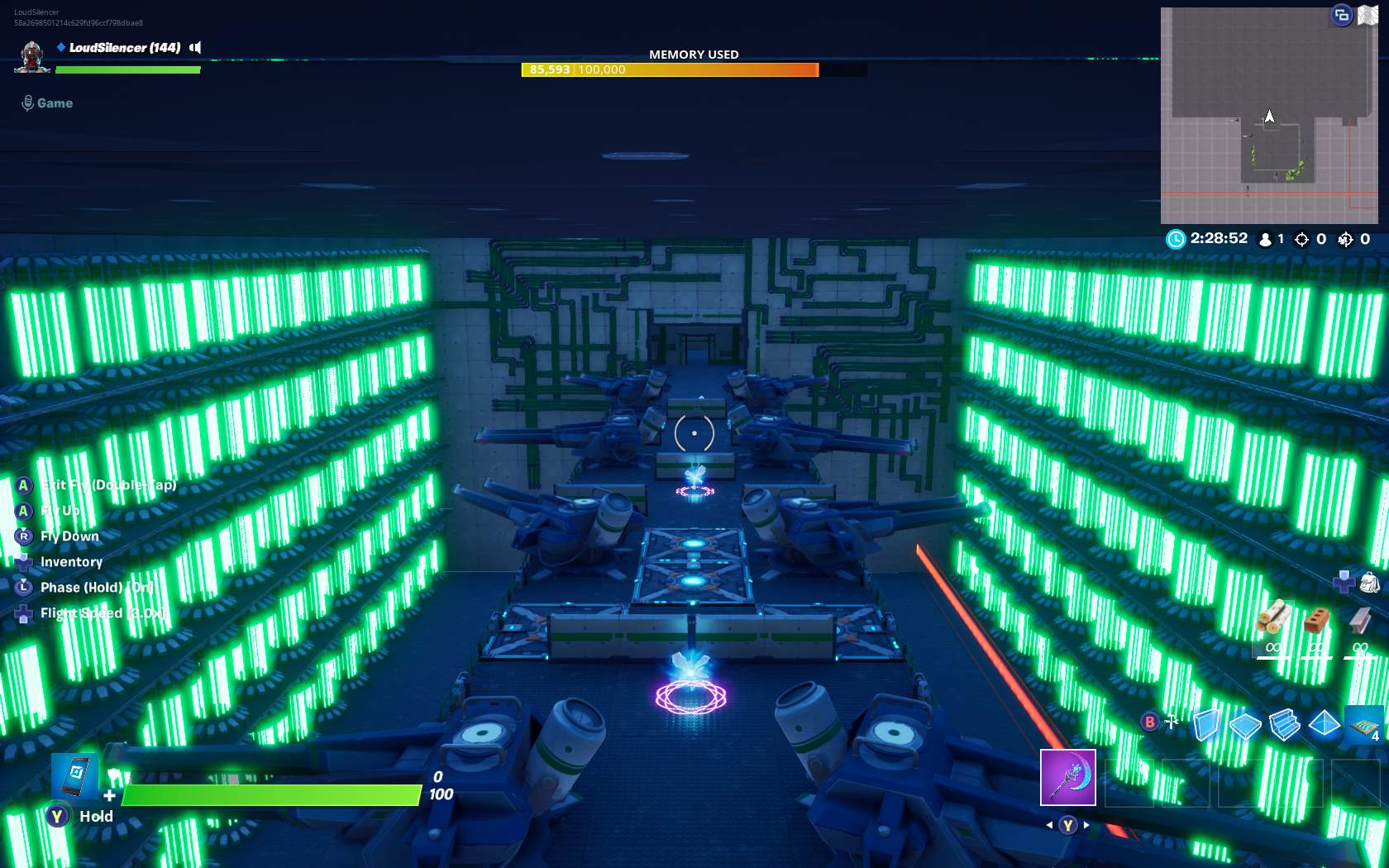Toggle the speaker icon next to LoudSilencer
Viewport: 1389px width, 868px height.
tap(194, 48)
